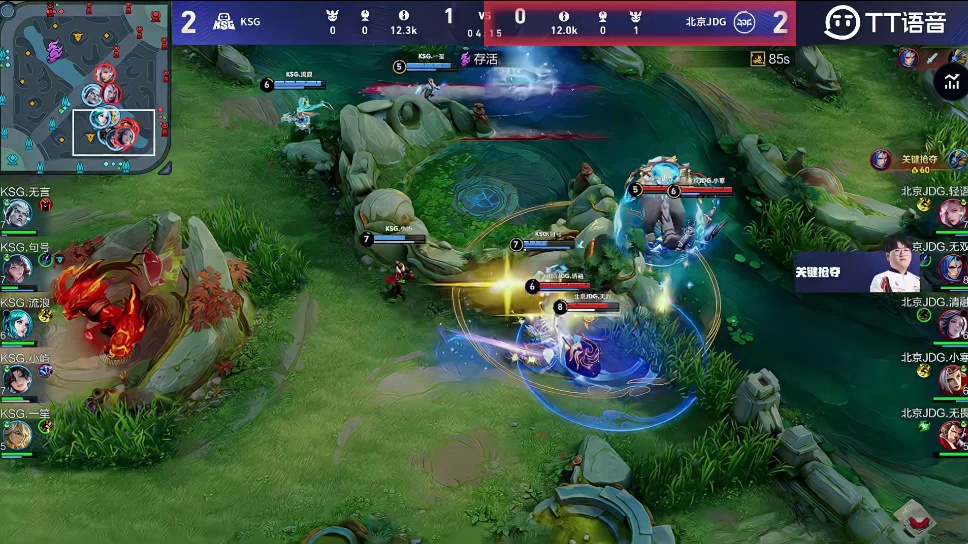Image resolution: width=968 pixels, height=544 pixels.
Task: Click the TT语音 logo
Action: coord(885,22)
